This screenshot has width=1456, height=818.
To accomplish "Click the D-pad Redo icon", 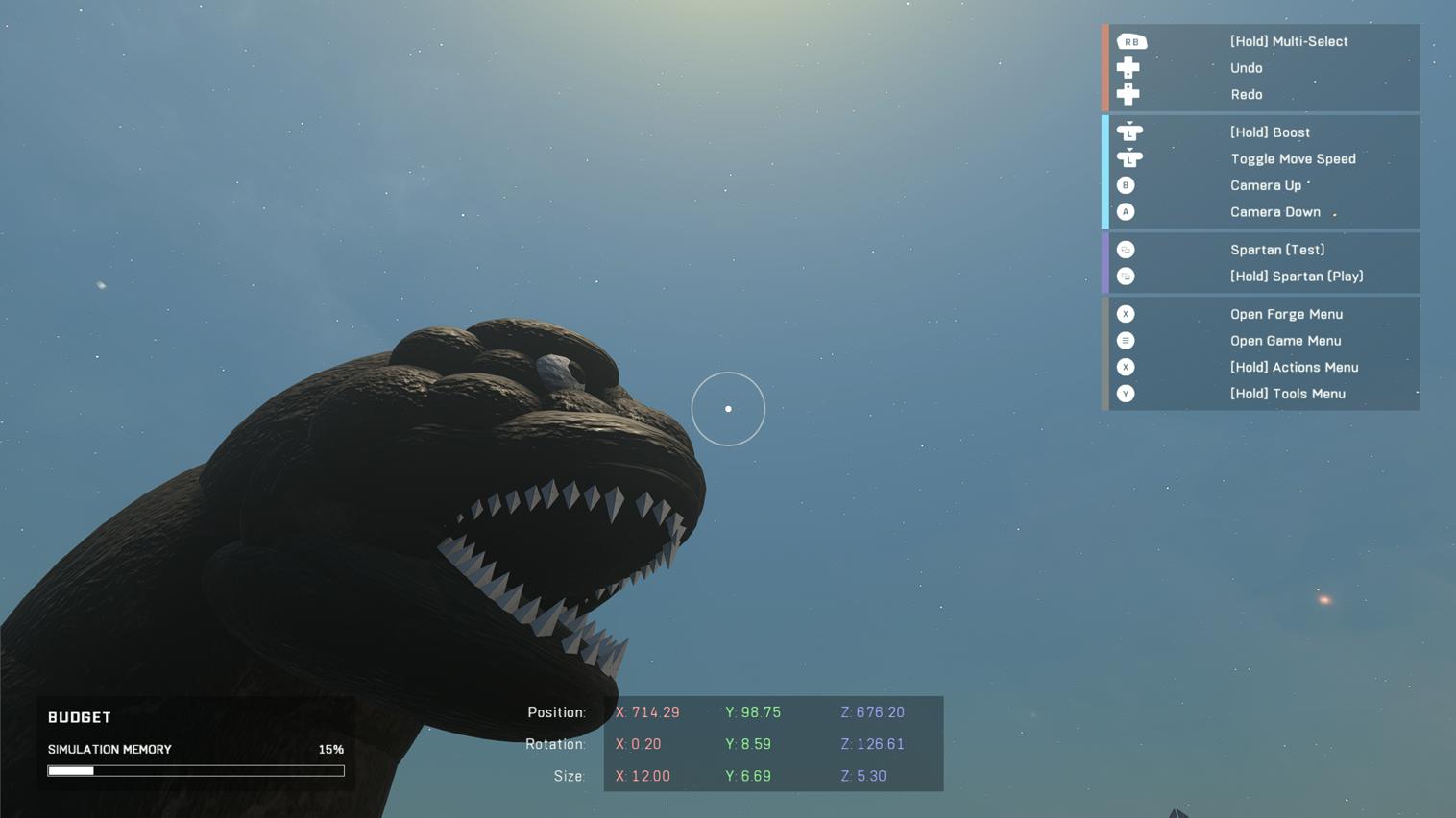I will (x=1128, y=93).
